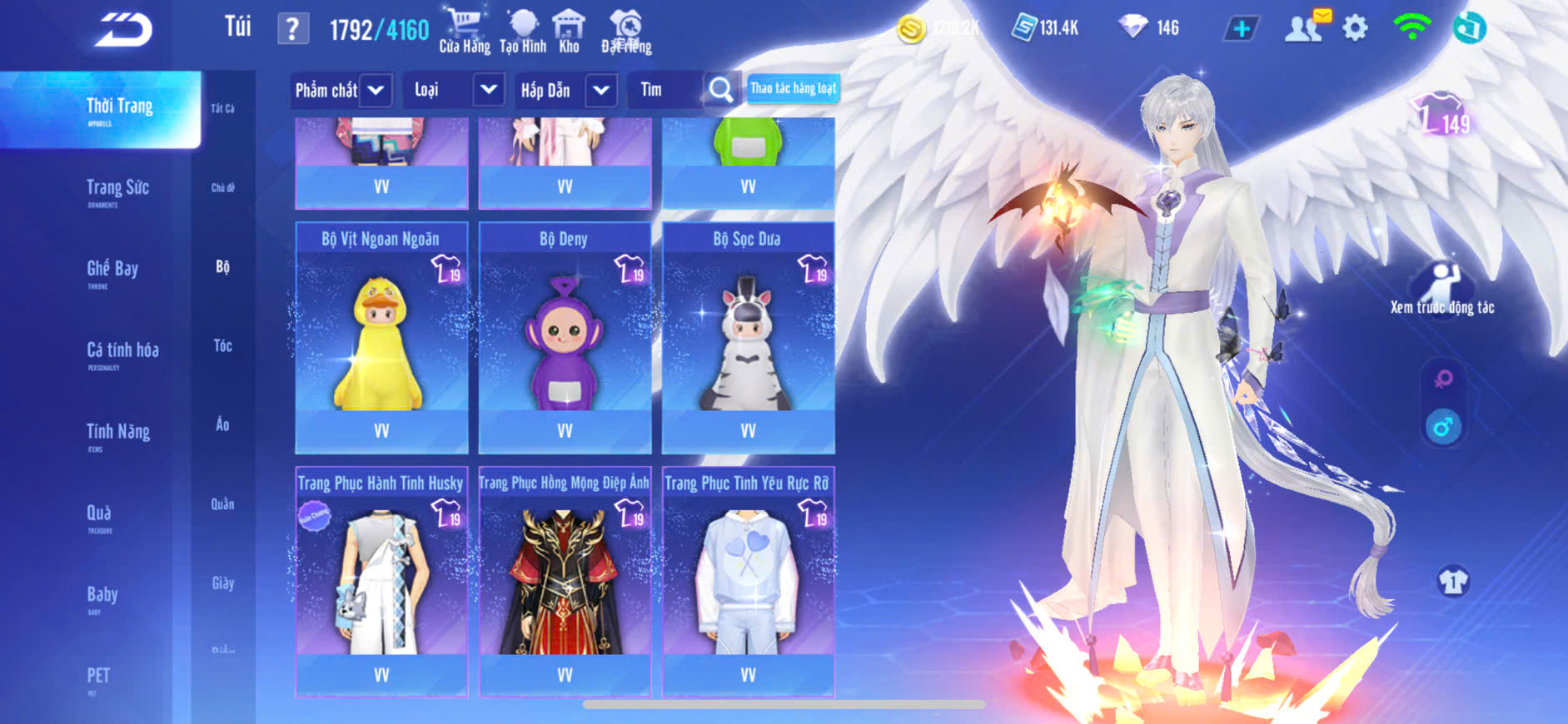Switch to Trang Sức tab
Viewport: 1568px width, 724px height.
coord(117,189)
